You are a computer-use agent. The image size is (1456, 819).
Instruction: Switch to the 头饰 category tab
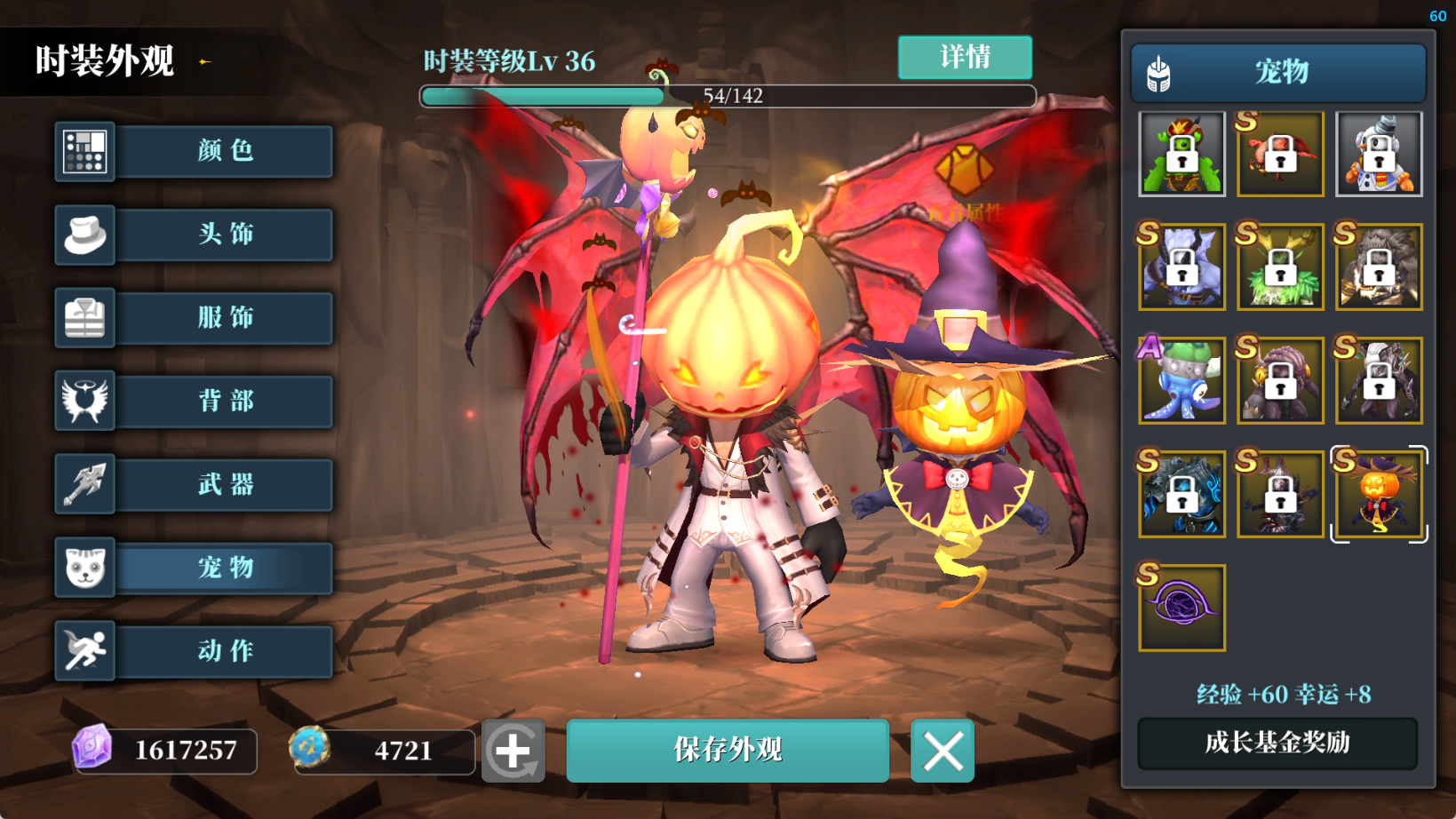[224, 235]
